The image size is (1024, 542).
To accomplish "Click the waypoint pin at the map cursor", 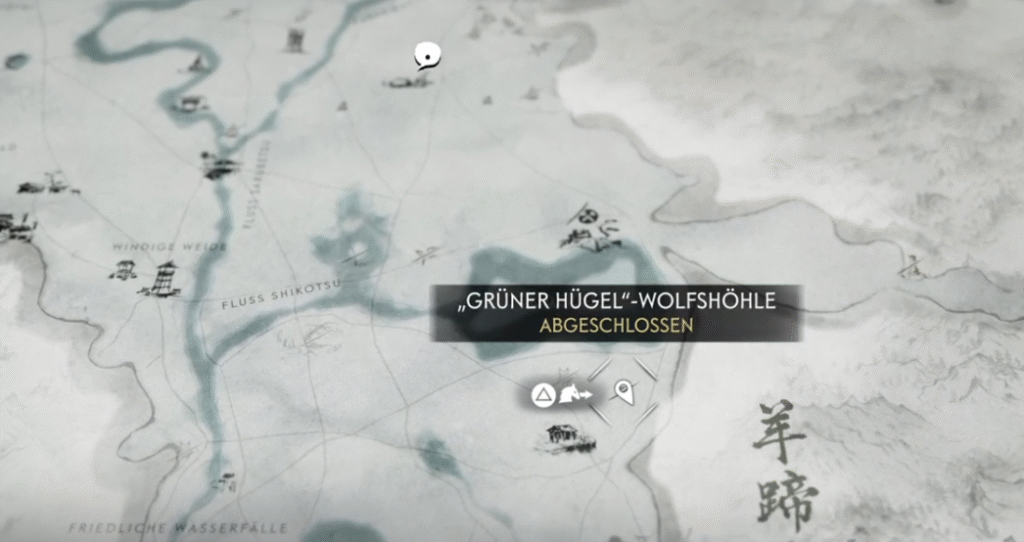I will (624, 391).
